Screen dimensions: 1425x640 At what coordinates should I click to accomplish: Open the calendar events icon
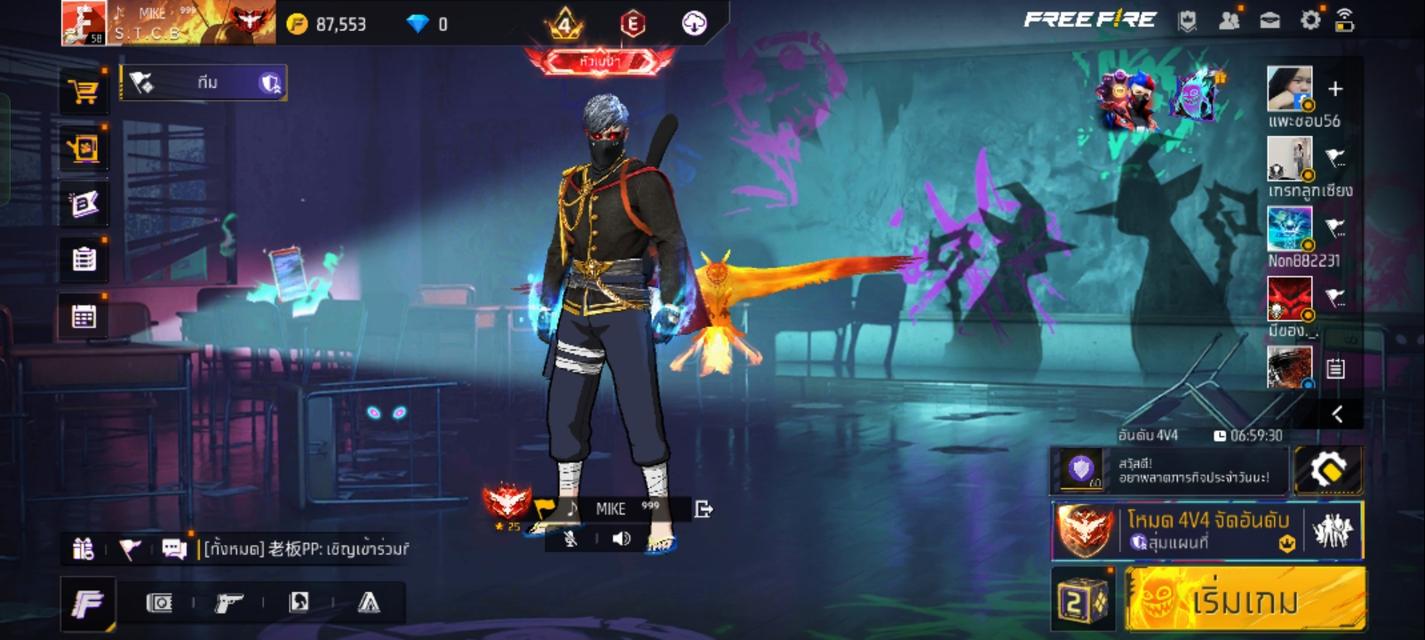tap(84, 317)
